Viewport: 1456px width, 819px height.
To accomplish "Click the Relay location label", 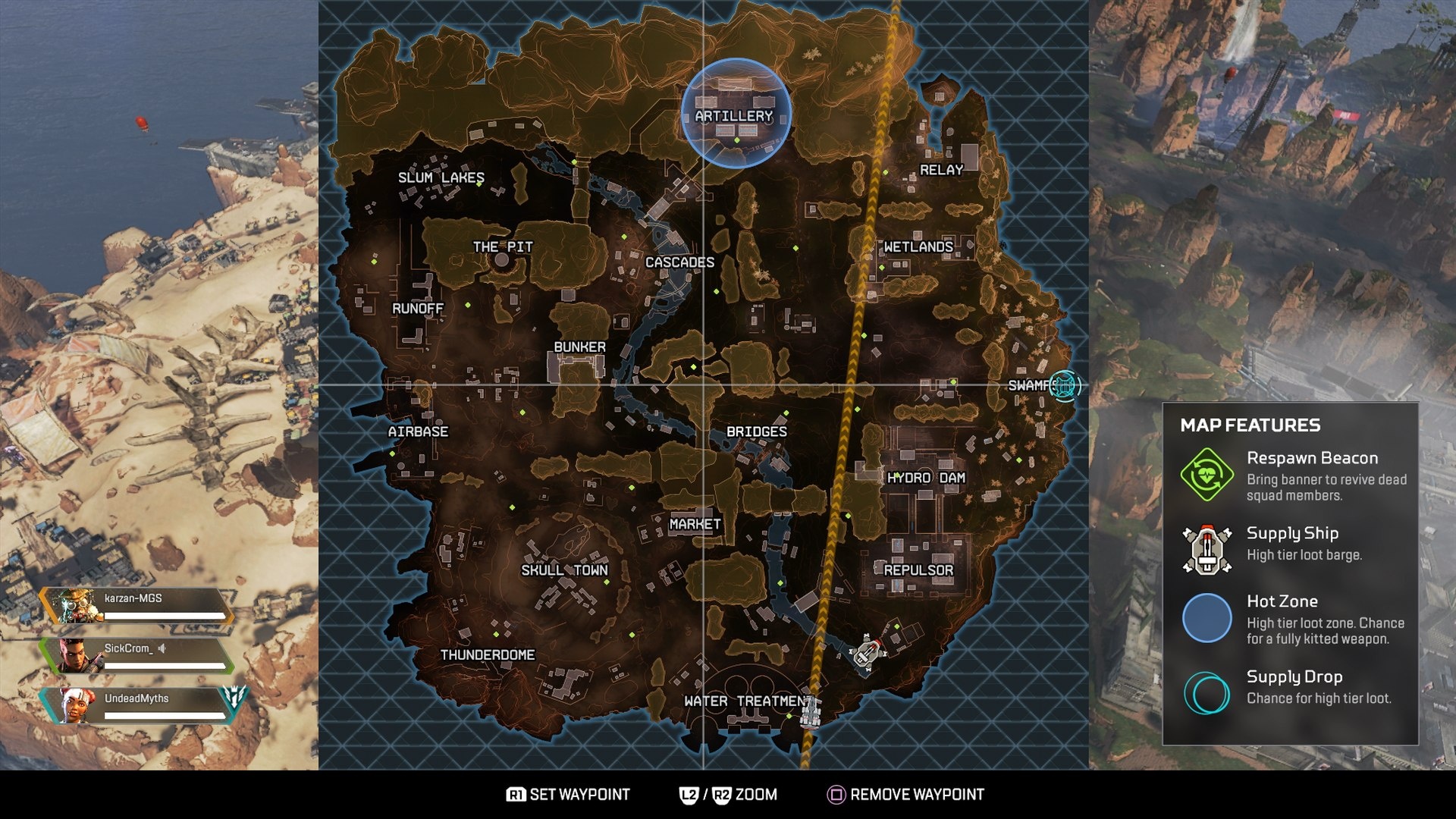I will pos(940,169).
